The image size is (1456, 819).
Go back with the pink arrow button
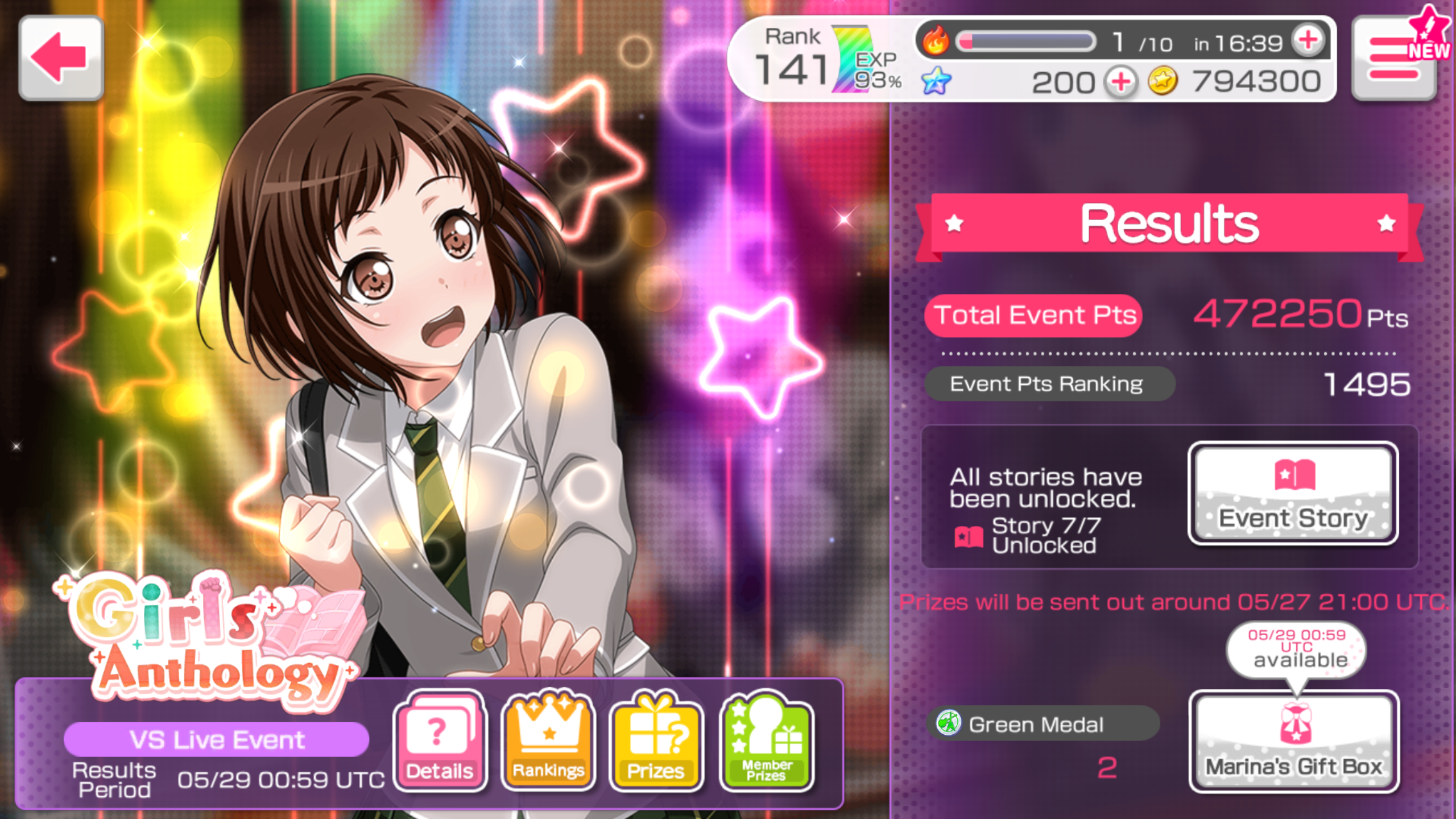tap(61, 58)
